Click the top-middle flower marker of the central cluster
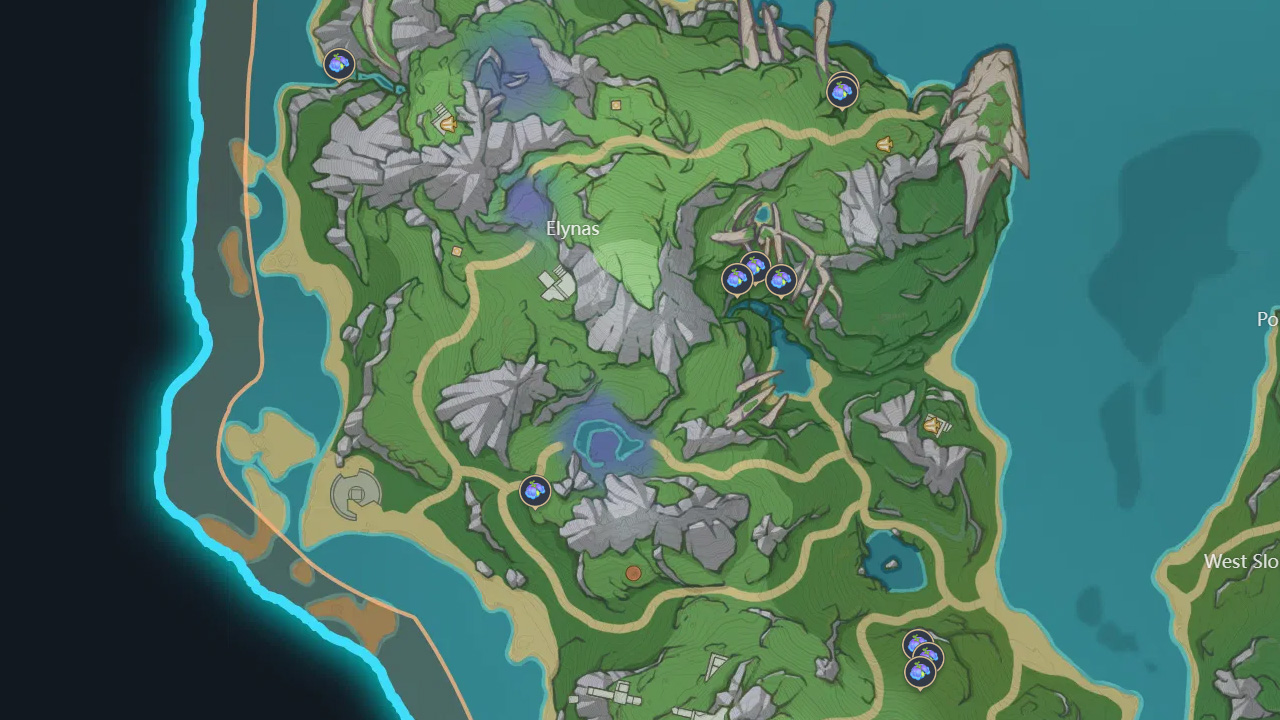The image size is (1280, 720). point(755,268)
